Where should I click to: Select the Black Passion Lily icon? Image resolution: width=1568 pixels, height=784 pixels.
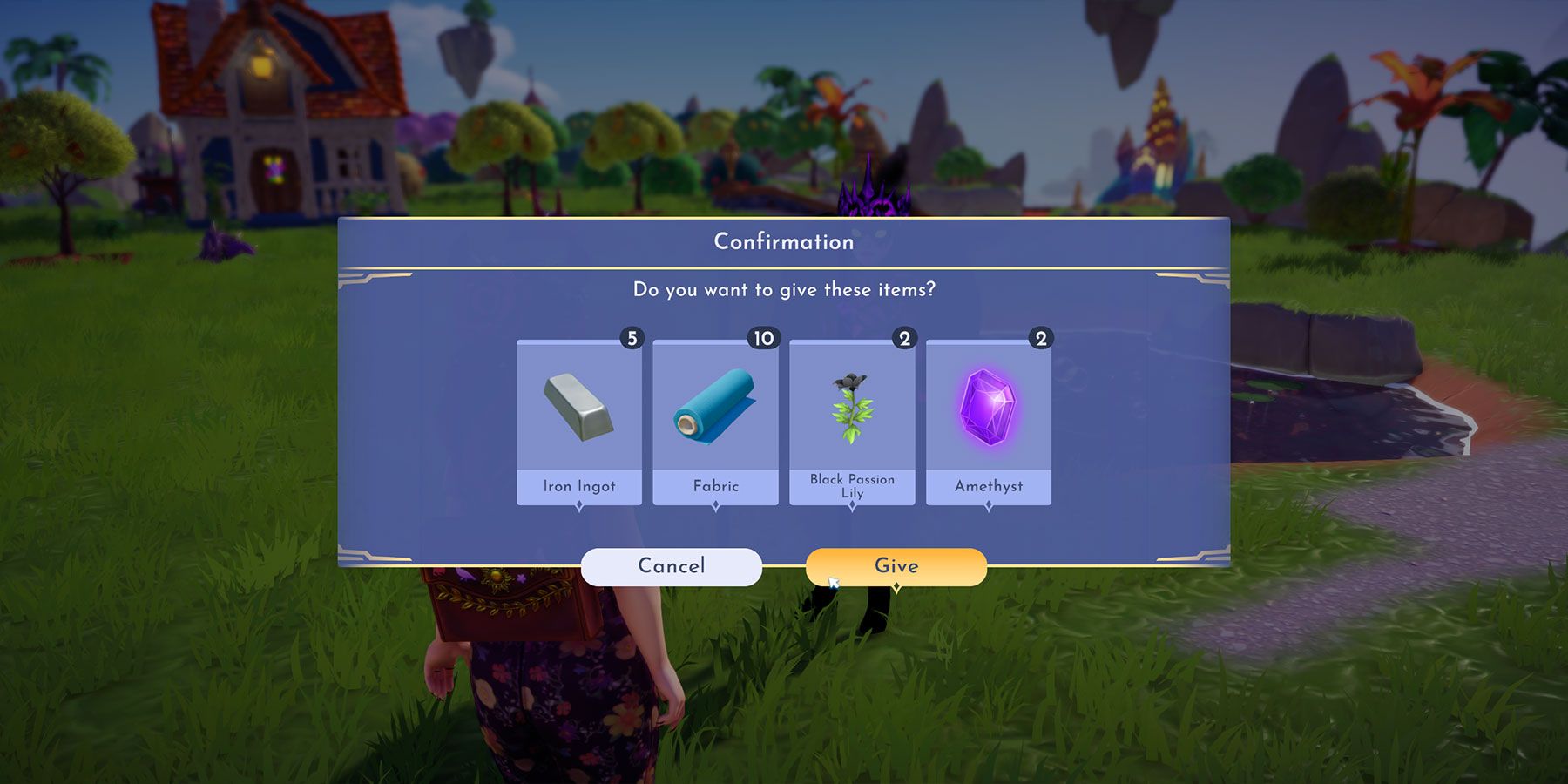click(x=851, y=409)
